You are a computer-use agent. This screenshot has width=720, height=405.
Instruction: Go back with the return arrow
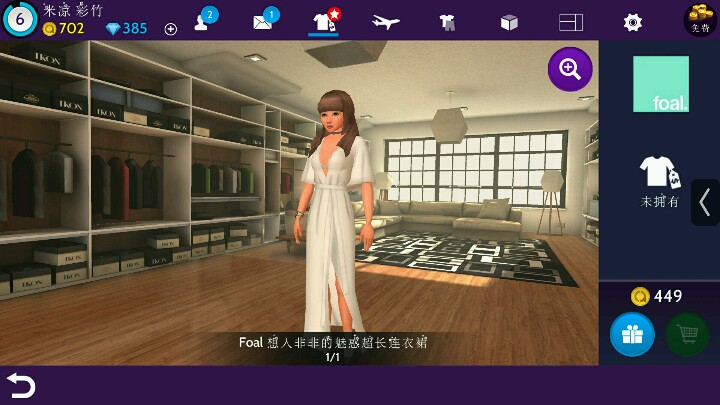pyautogui.click(x=21, y=385)
